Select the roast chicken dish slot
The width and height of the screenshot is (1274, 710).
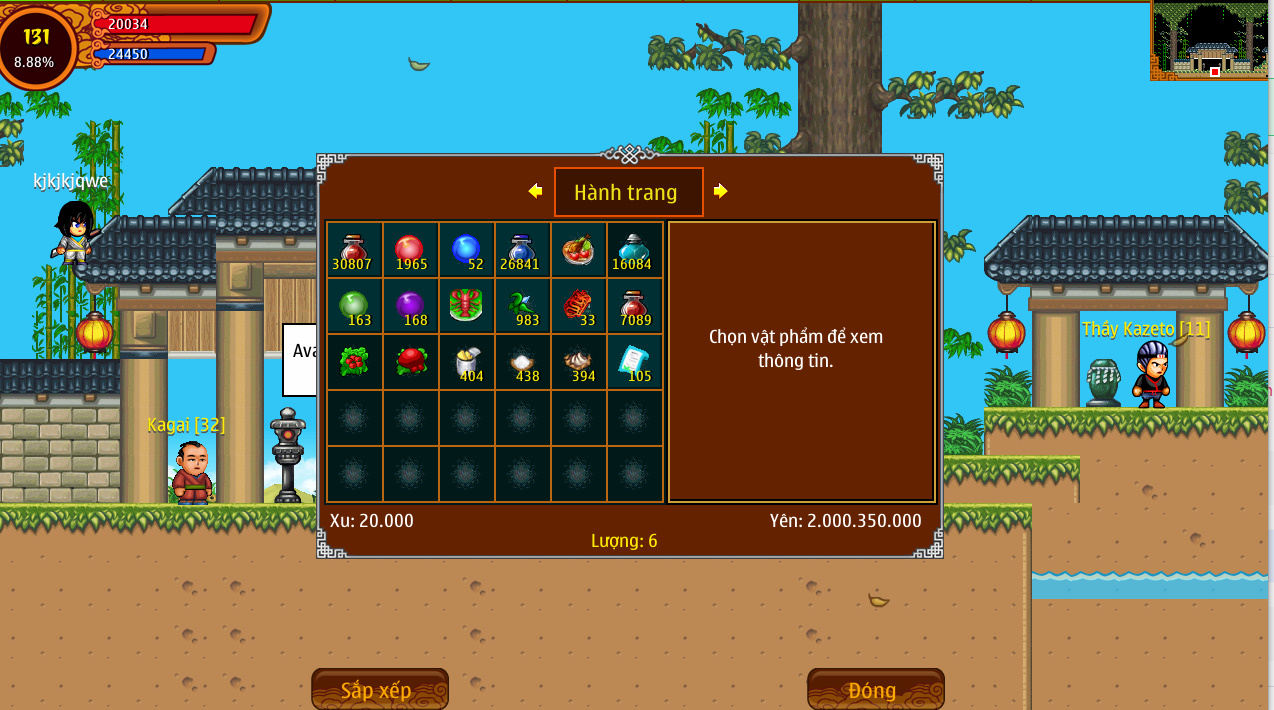[x=578, y=250]
